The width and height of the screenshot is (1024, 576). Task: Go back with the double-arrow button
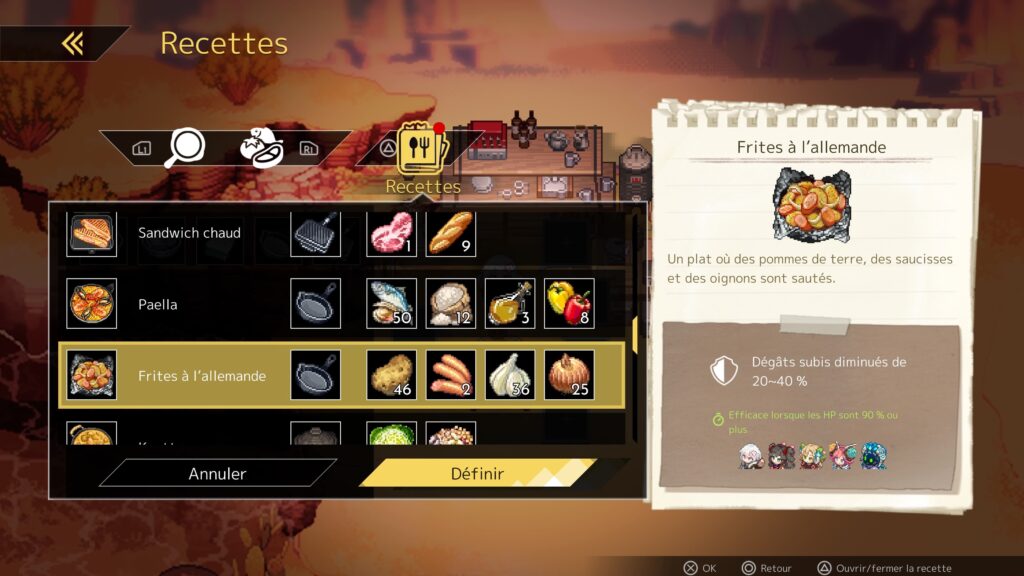[72, 43]
